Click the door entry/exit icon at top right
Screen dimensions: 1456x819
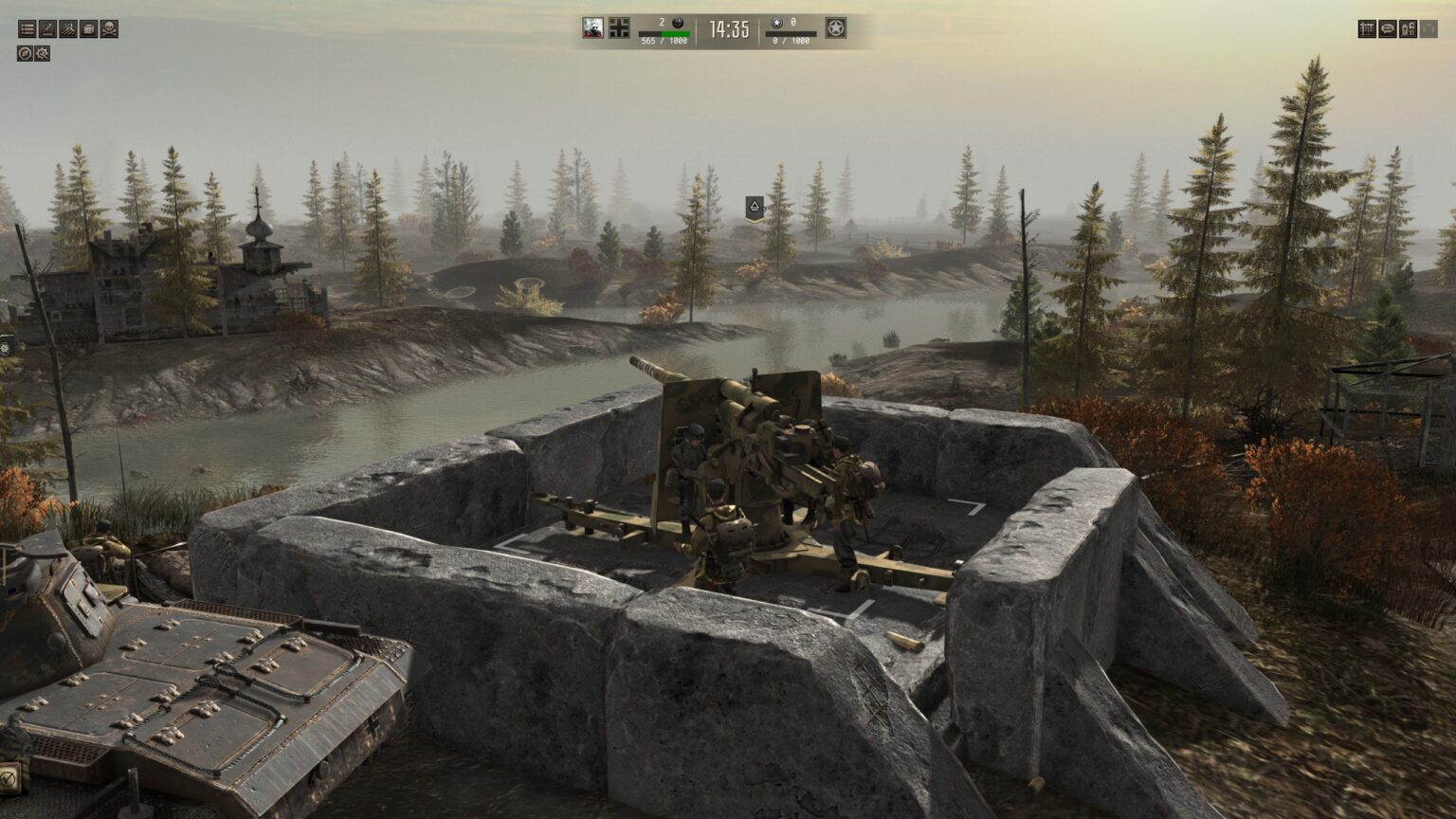point(1410,29)
